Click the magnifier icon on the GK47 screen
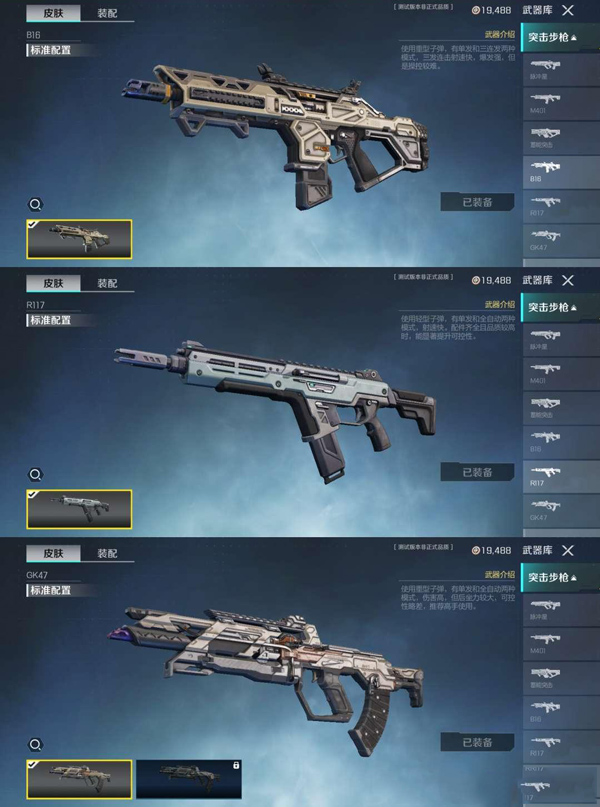Viewport: 600px width, 807px height. [35, 745]
